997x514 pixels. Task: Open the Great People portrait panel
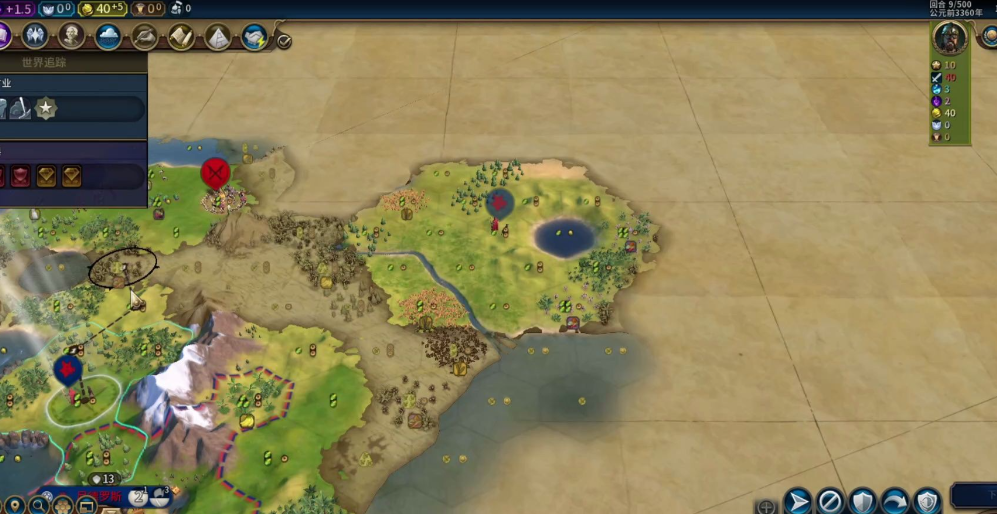72,37
